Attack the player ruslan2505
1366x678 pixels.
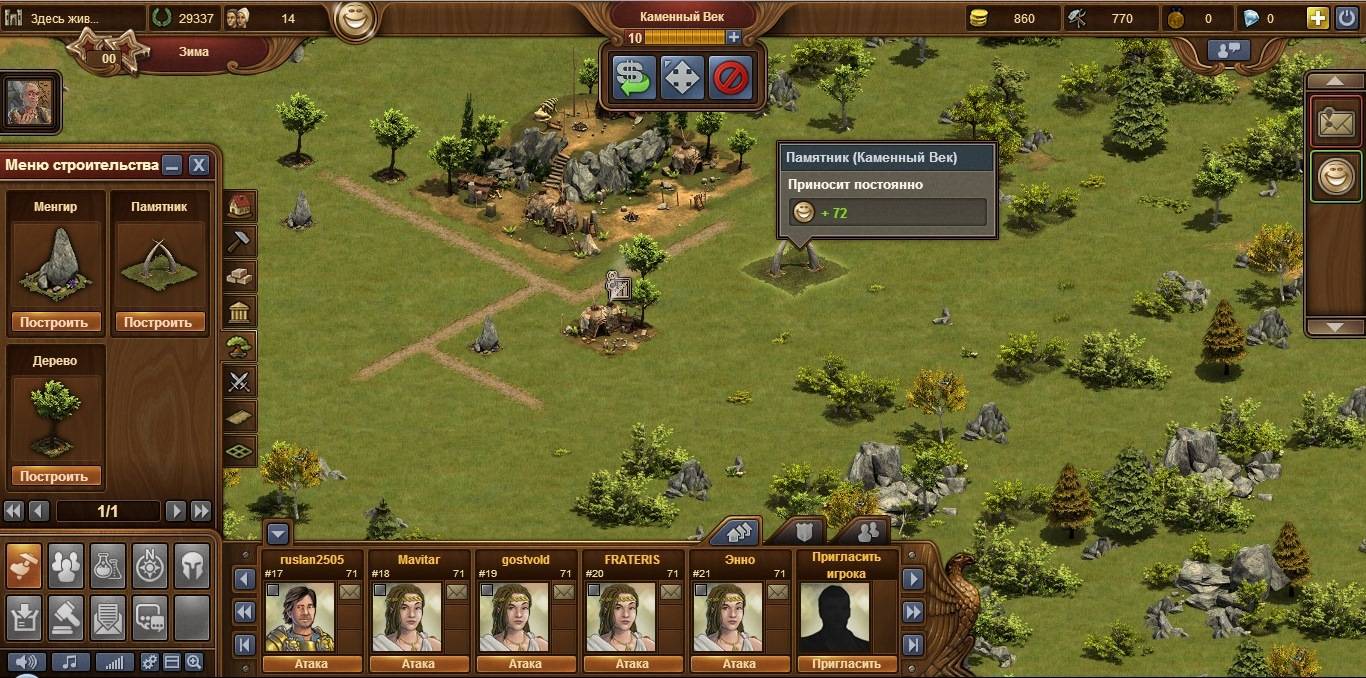point(311,663)
